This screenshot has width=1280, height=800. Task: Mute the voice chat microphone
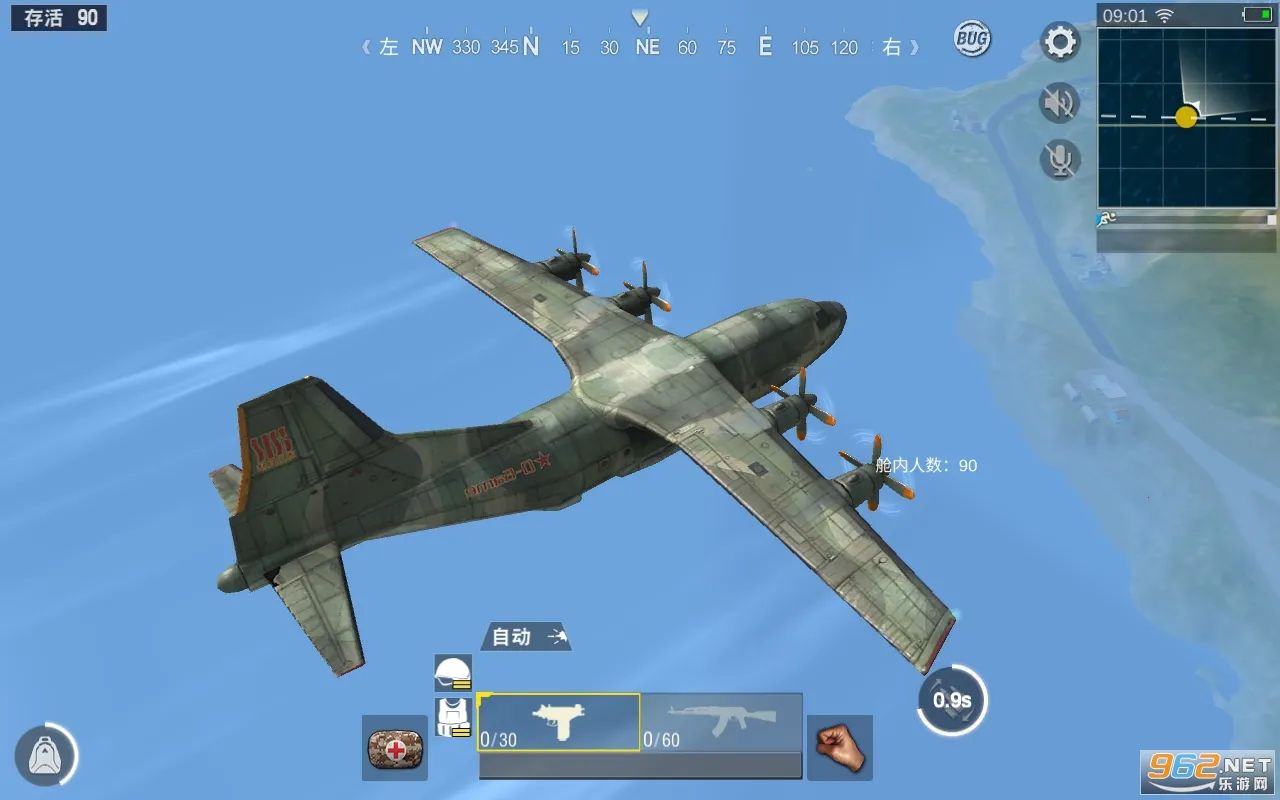pos(1059,160)
